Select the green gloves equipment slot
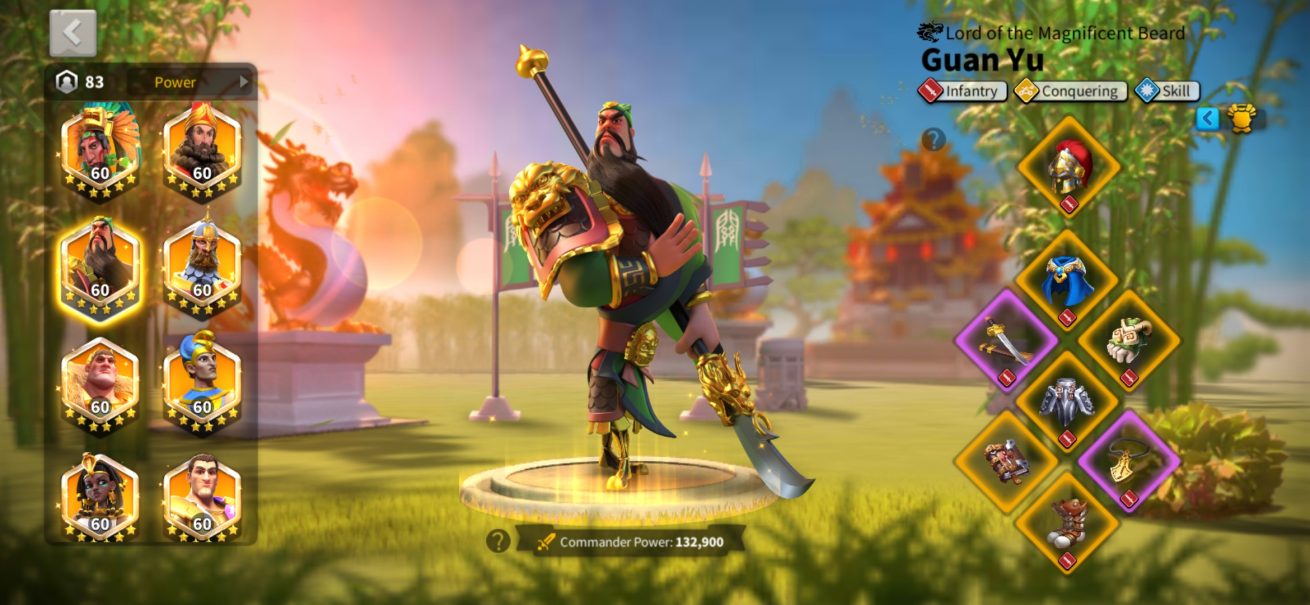1310x605 pixels. 1129,340
